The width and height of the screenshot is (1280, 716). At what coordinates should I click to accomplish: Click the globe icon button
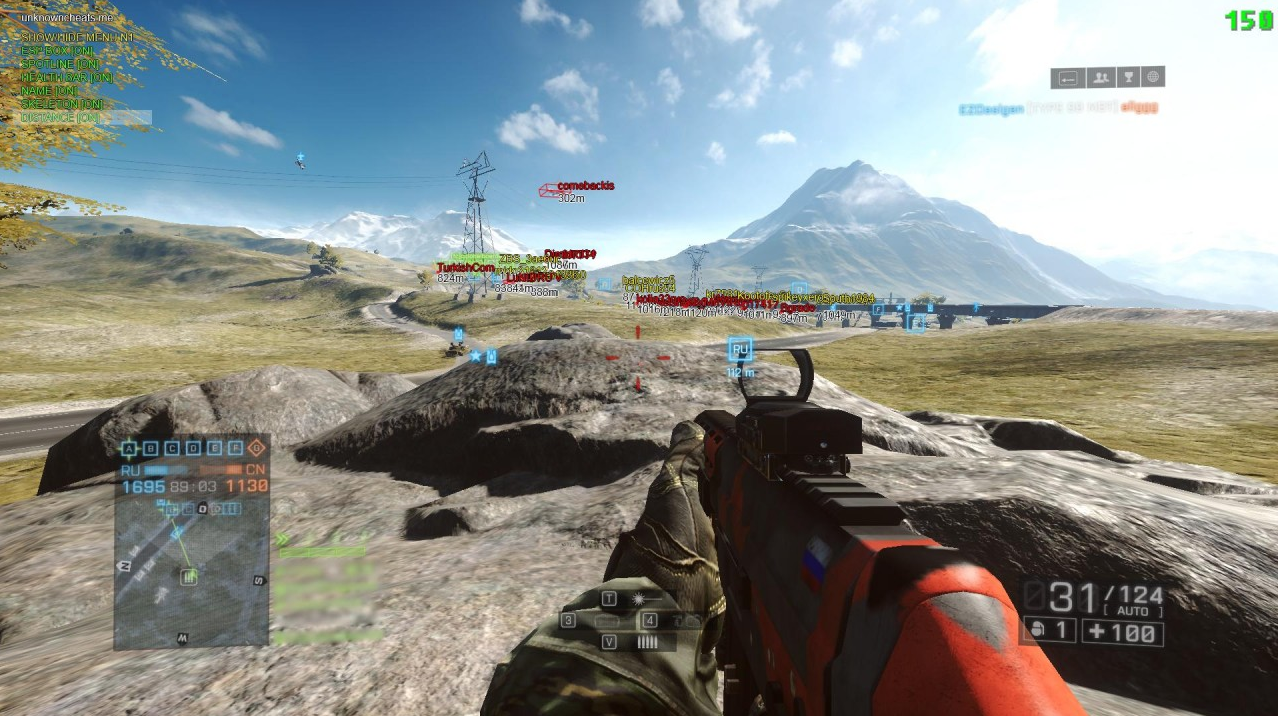(1153, 77)
